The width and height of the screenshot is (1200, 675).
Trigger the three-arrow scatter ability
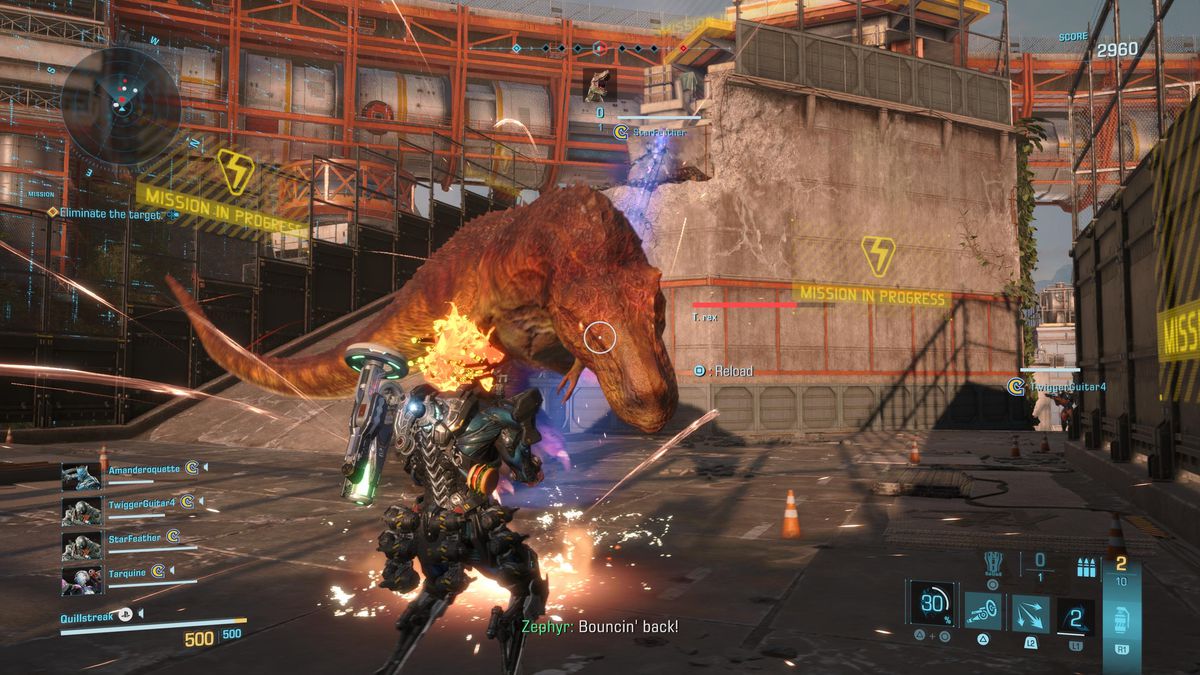[x=1030, y=613]
